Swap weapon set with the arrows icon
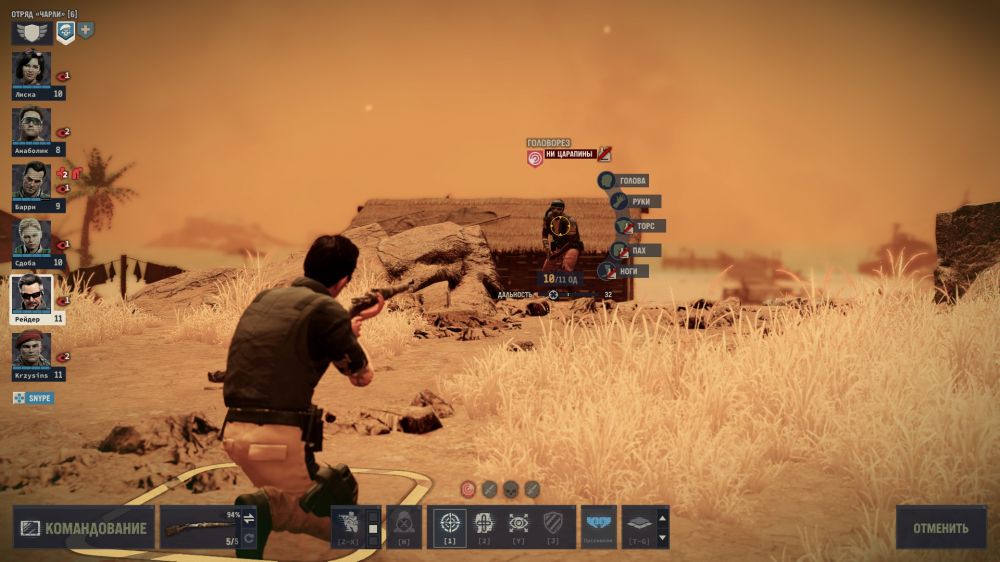This screenshot has height=562, width=1000. click(249, 518)
